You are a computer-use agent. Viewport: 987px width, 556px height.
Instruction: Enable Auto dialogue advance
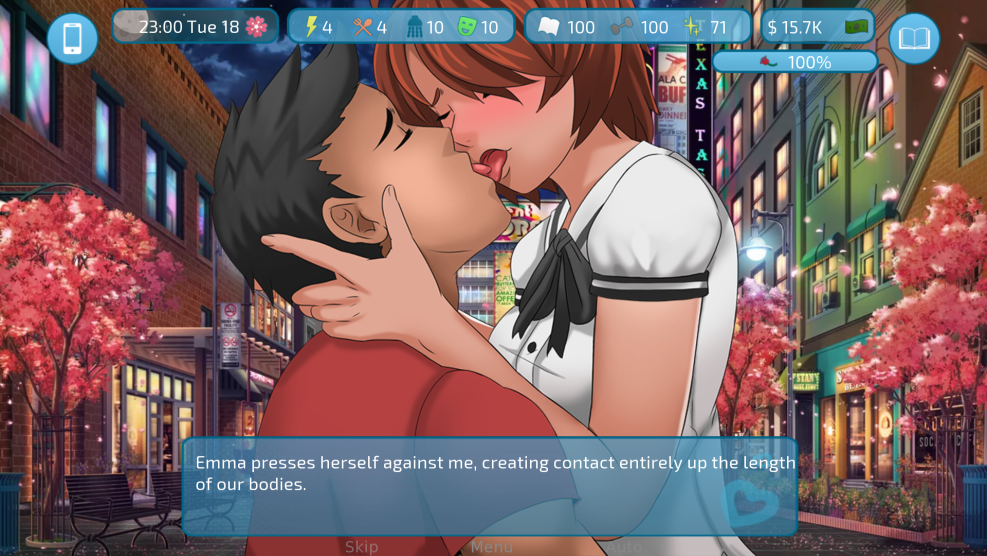[626, 546]
